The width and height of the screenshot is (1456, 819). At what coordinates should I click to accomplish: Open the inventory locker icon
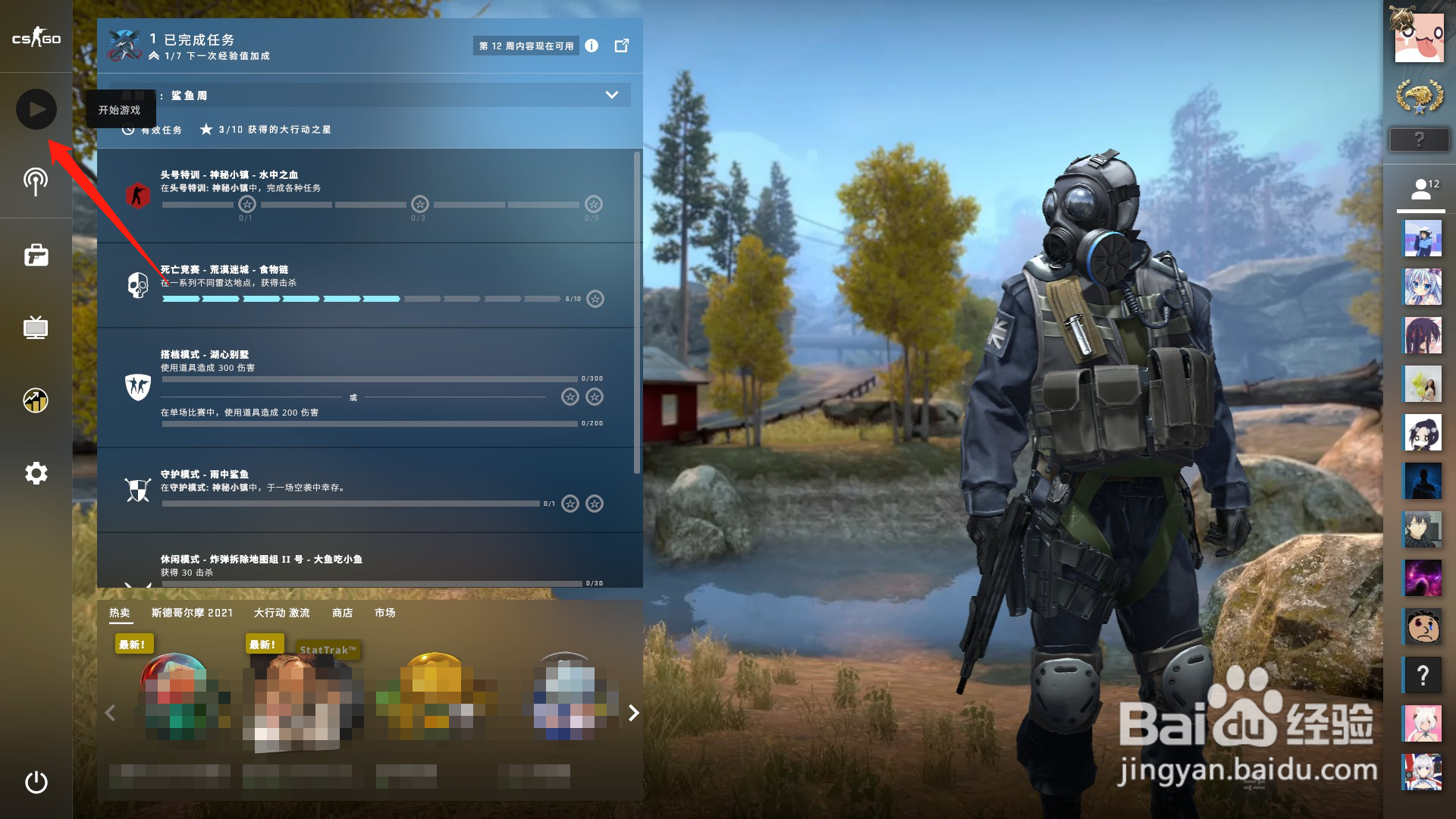[x=36, y=255]
